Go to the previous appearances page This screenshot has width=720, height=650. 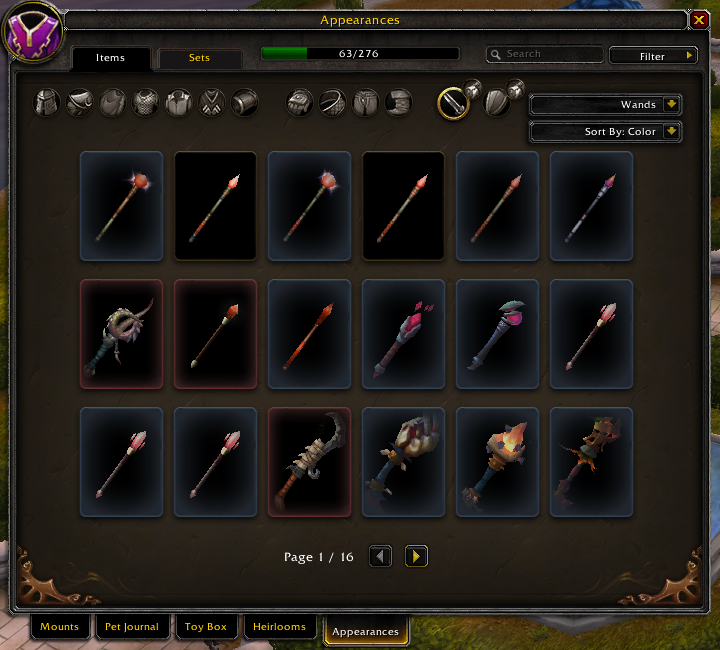[x=380, y=556]
